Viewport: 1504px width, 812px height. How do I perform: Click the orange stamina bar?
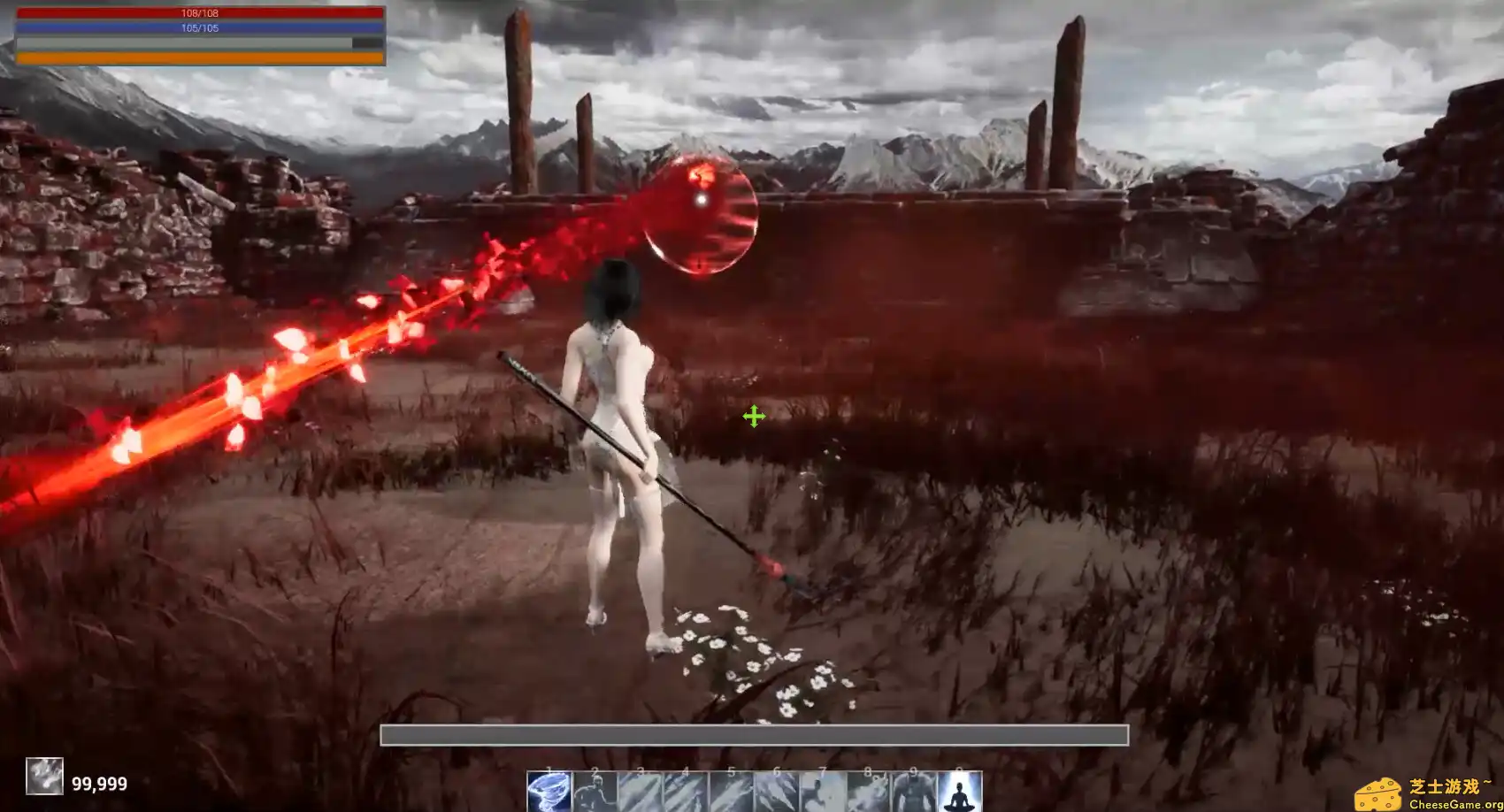click(201, 56)
